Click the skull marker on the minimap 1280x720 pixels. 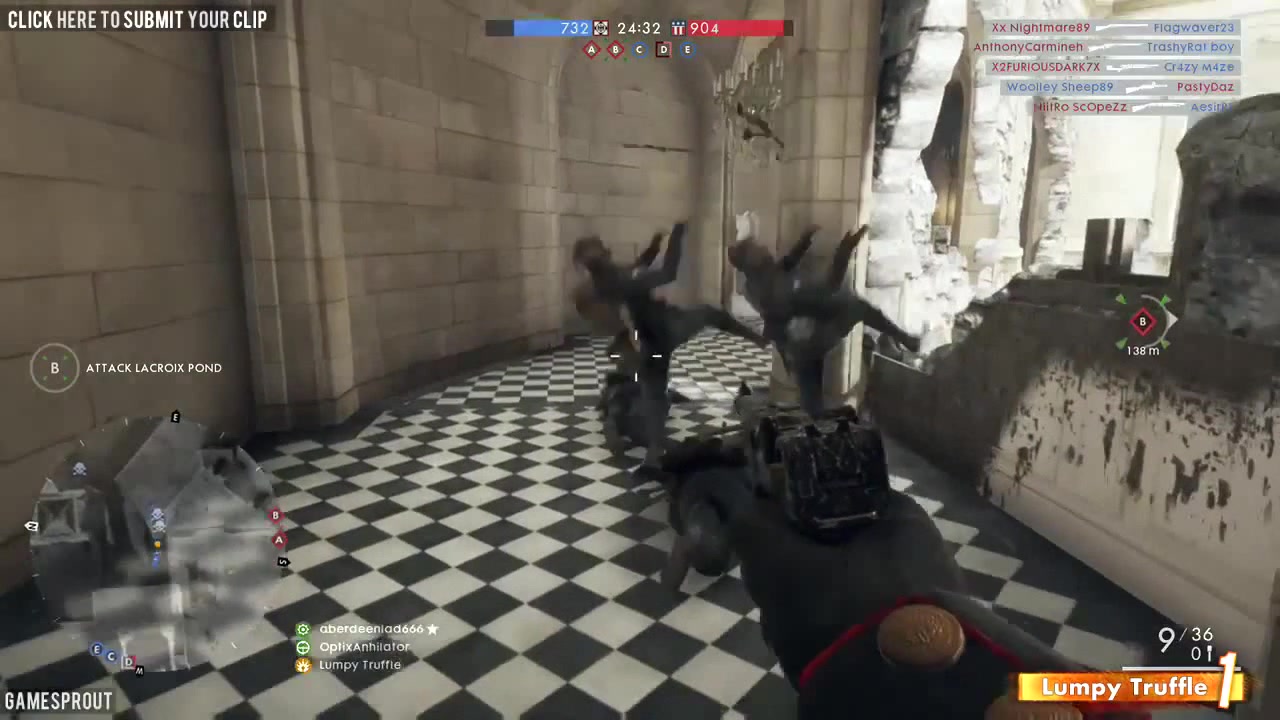(79, 469)
